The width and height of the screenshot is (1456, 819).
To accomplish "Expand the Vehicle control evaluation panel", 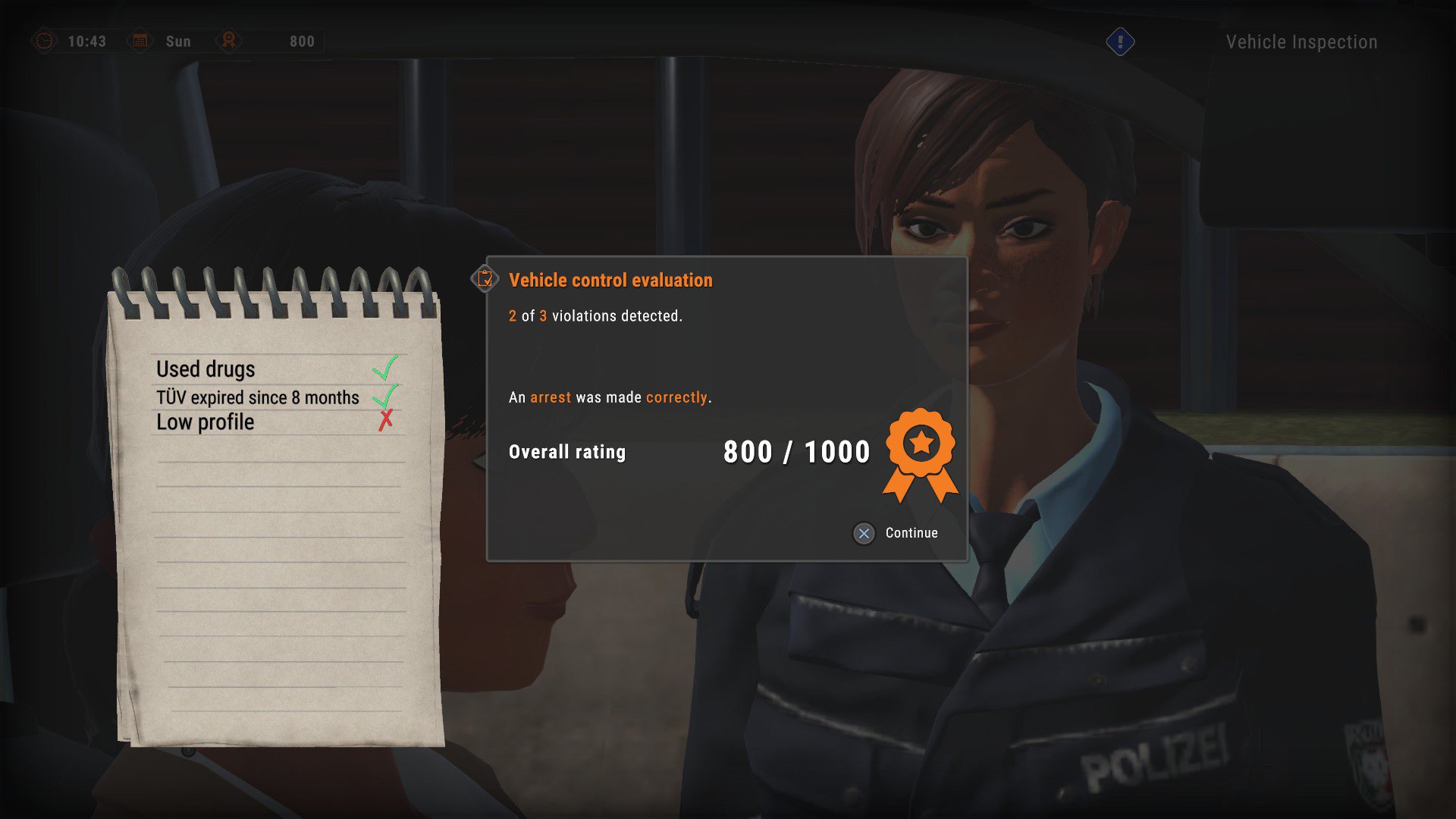I will coord(610,280).
